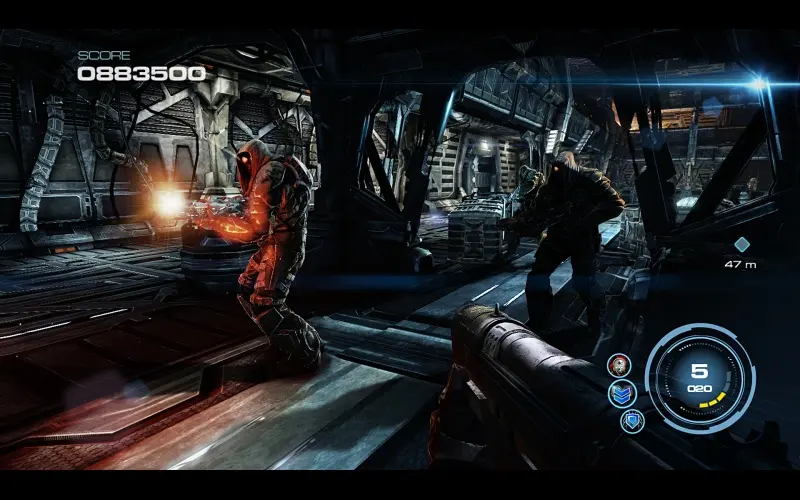800x500 pixels.
Task: Click the blue shield ability icon
Action: coord(632,420)
